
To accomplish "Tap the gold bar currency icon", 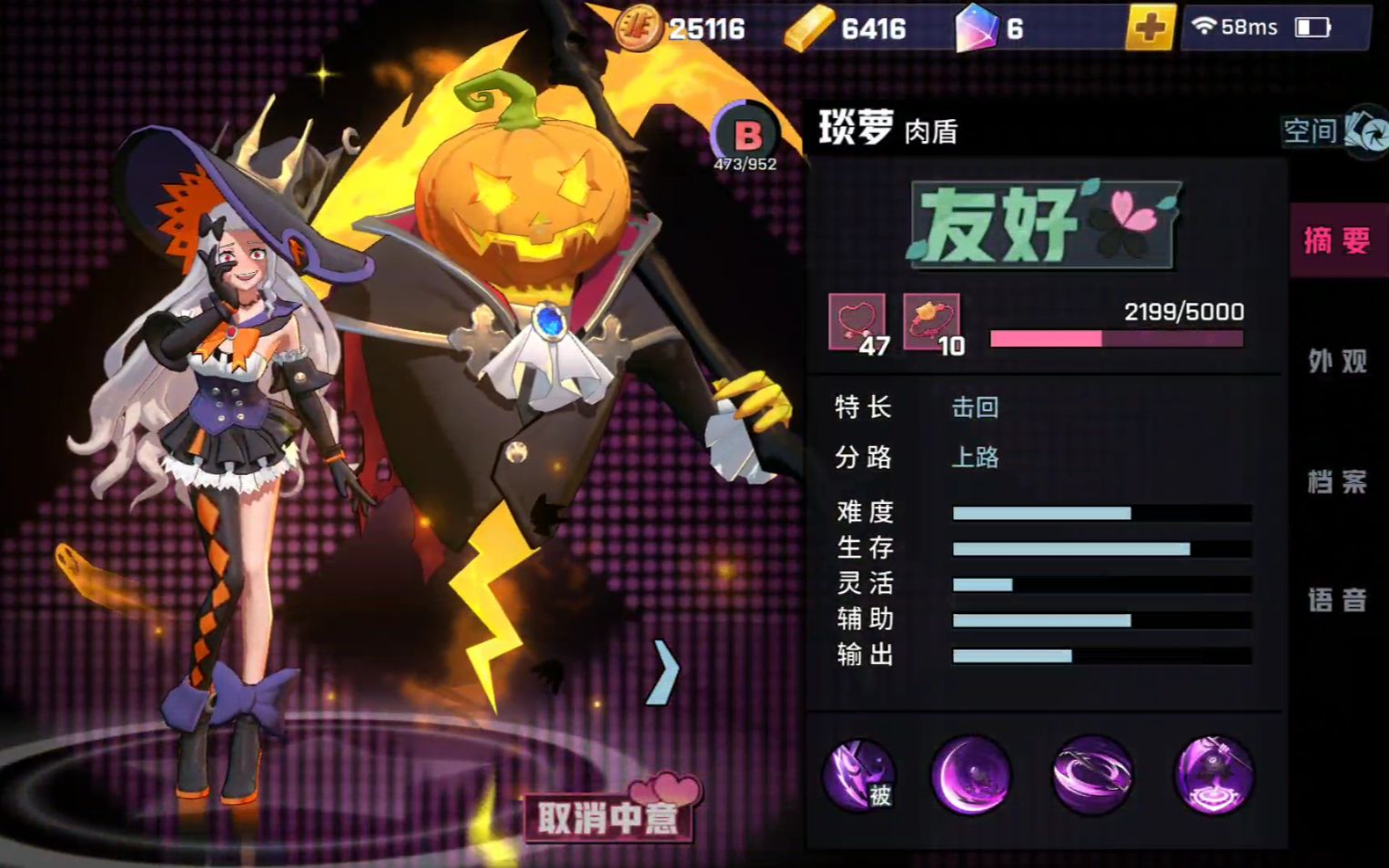I will tap(805, 27).
